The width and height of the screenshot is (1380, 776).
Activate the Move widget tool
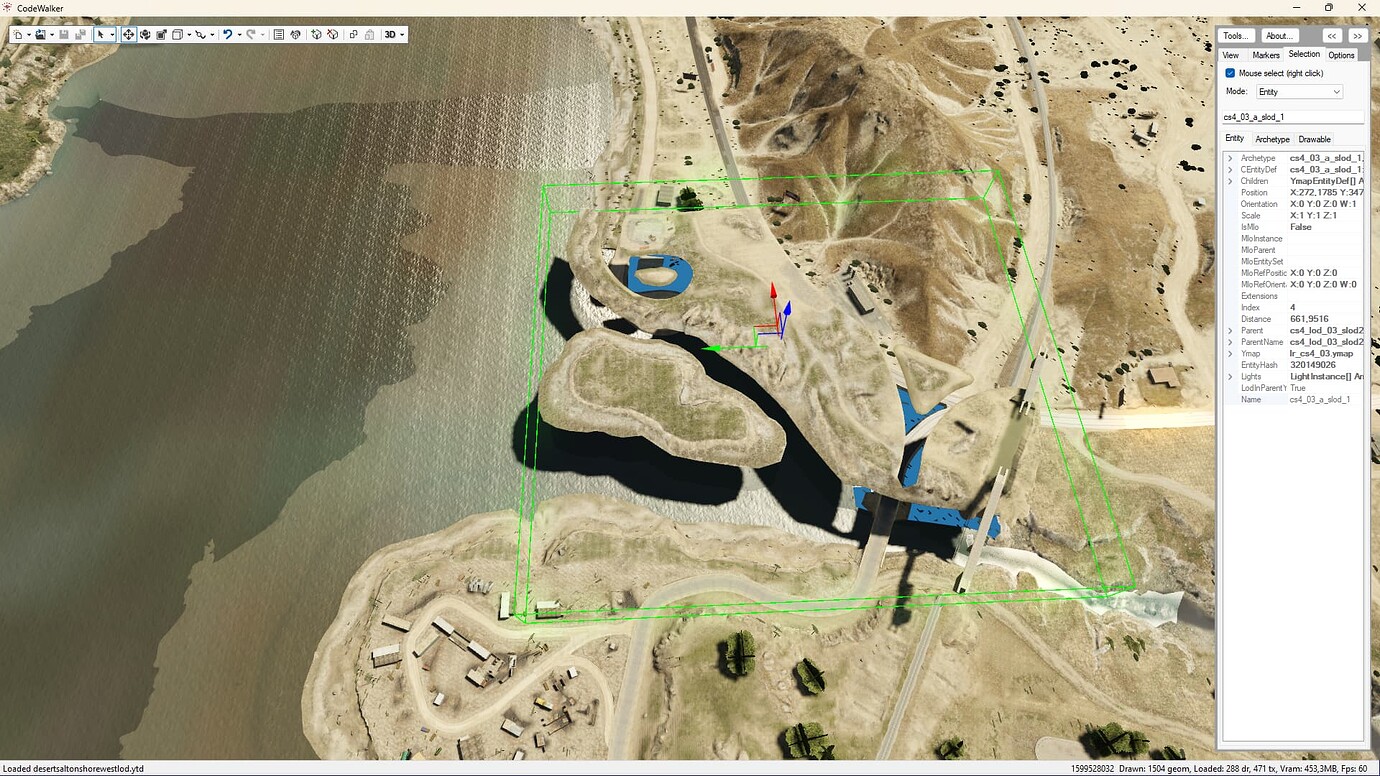tap(128, 34)
